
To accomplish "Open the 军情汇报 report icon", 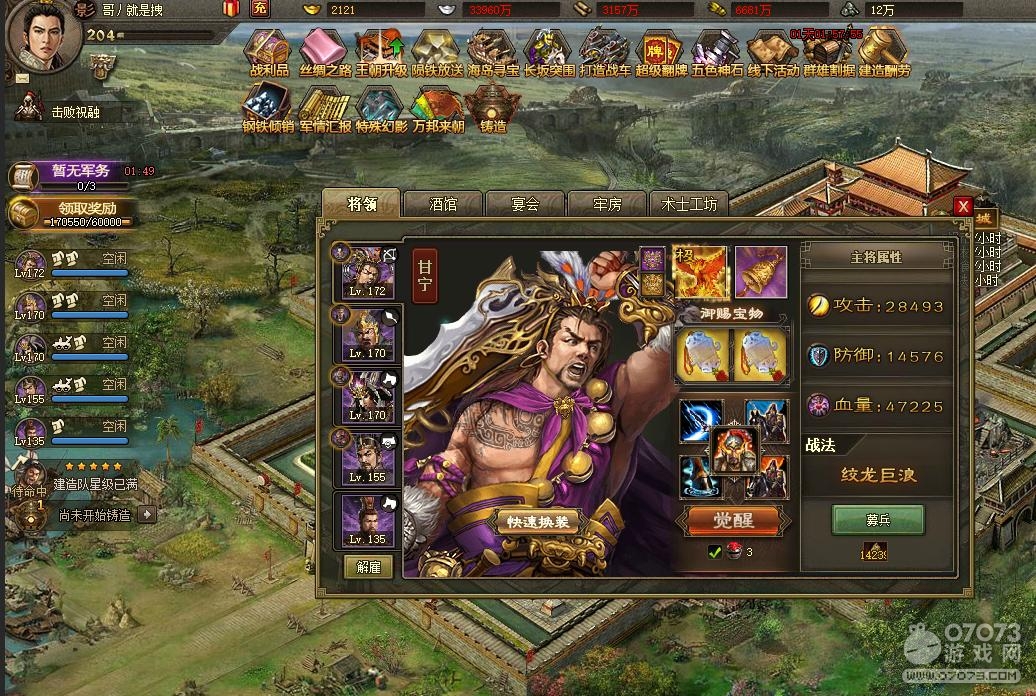I will 324,108.
